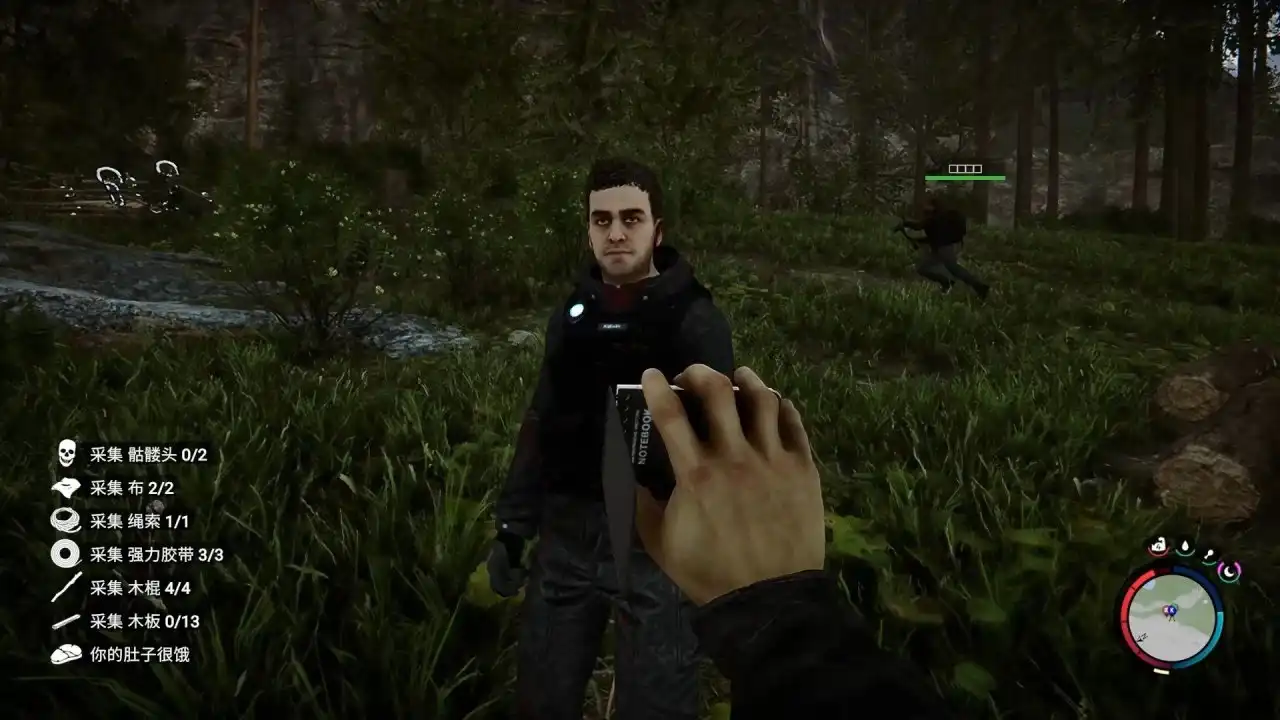Select the crescent moon rest icon

pyautogui.click(x=1229, y=572)
